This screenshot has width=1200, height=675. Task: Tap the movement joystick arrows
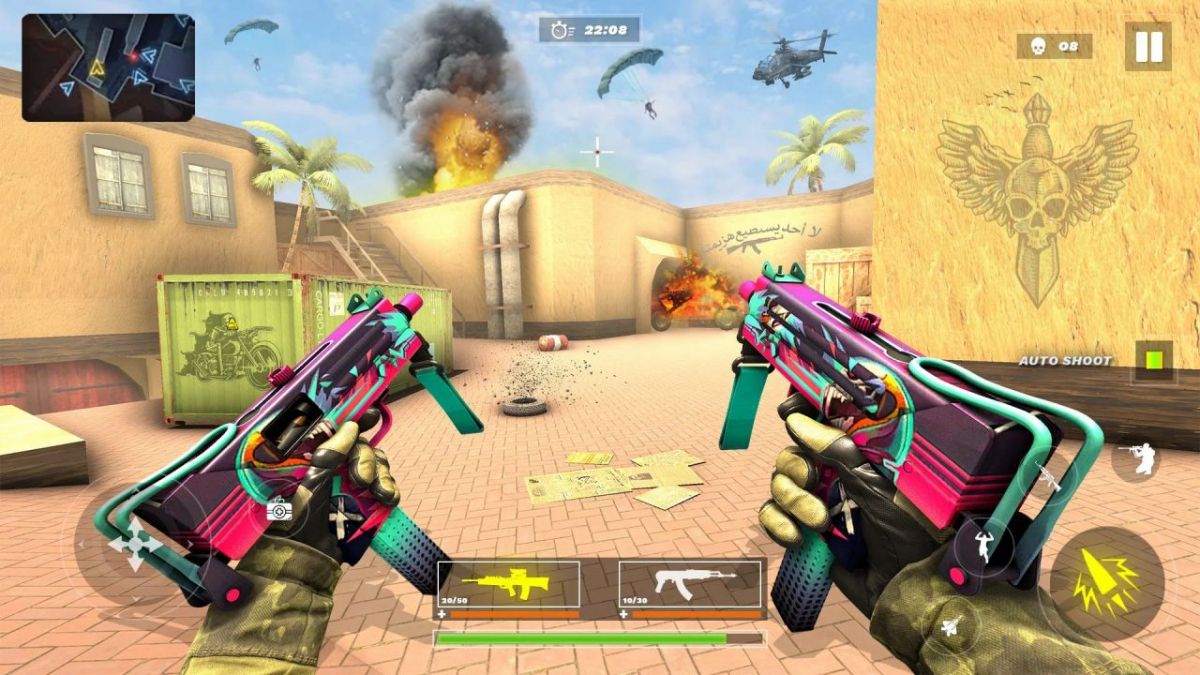point(134,543)
